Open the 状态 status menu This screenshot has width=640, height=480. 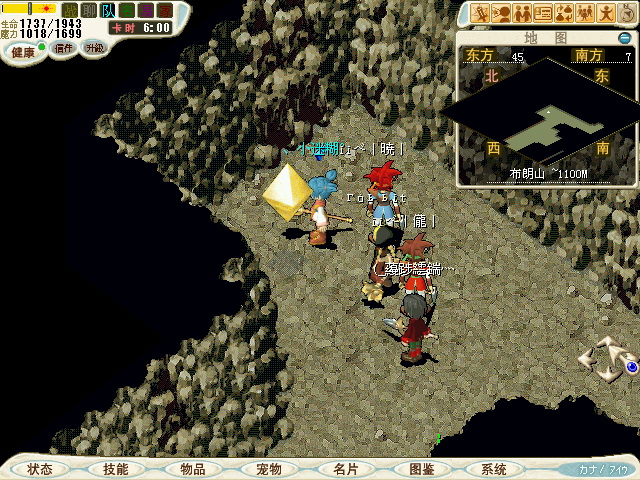(40, 469)
